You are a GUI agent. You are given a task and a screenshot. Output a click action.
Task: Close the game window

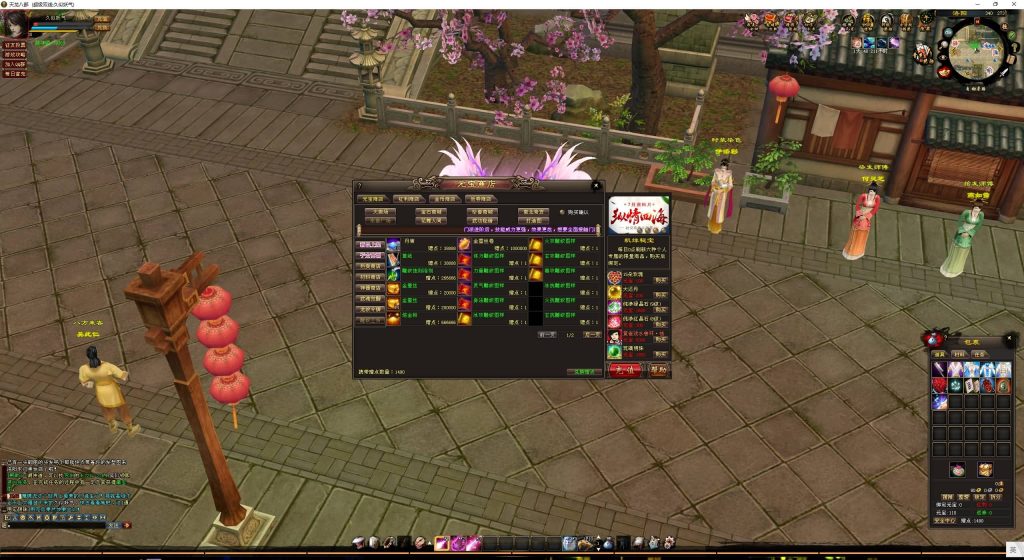pos(1012,4)
